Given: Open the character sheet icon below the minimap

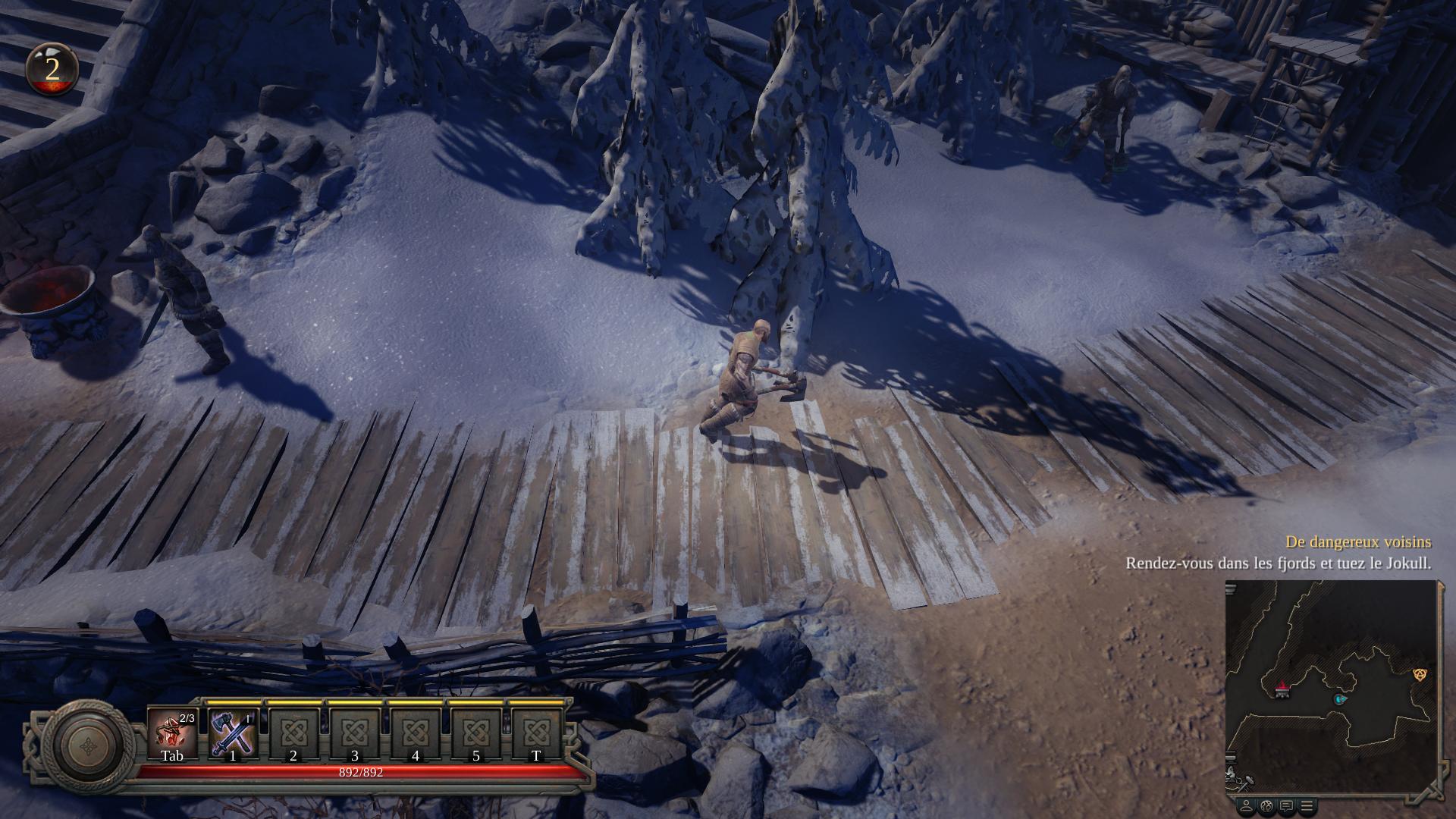Looking at the screenshot, I should coord(1246,805).
